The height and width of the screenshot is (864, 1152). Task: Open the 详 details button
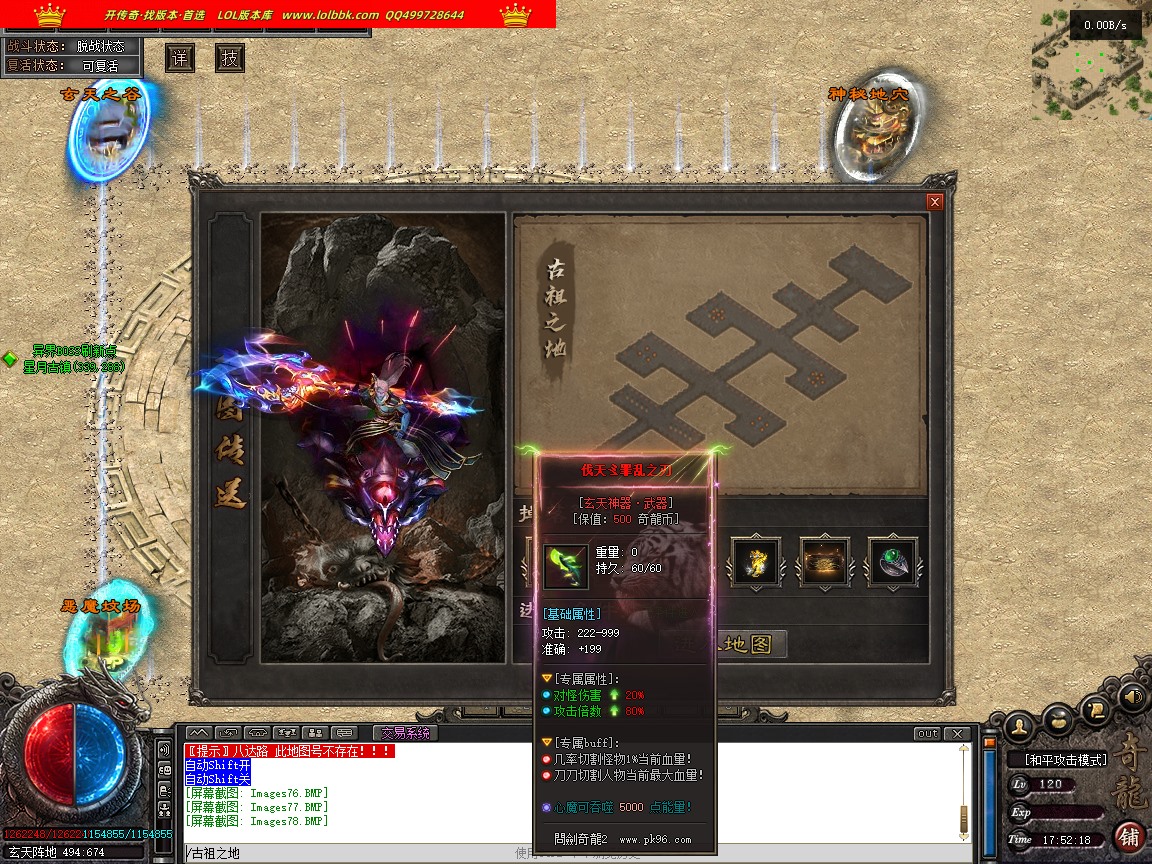click(x=180, y=58)
